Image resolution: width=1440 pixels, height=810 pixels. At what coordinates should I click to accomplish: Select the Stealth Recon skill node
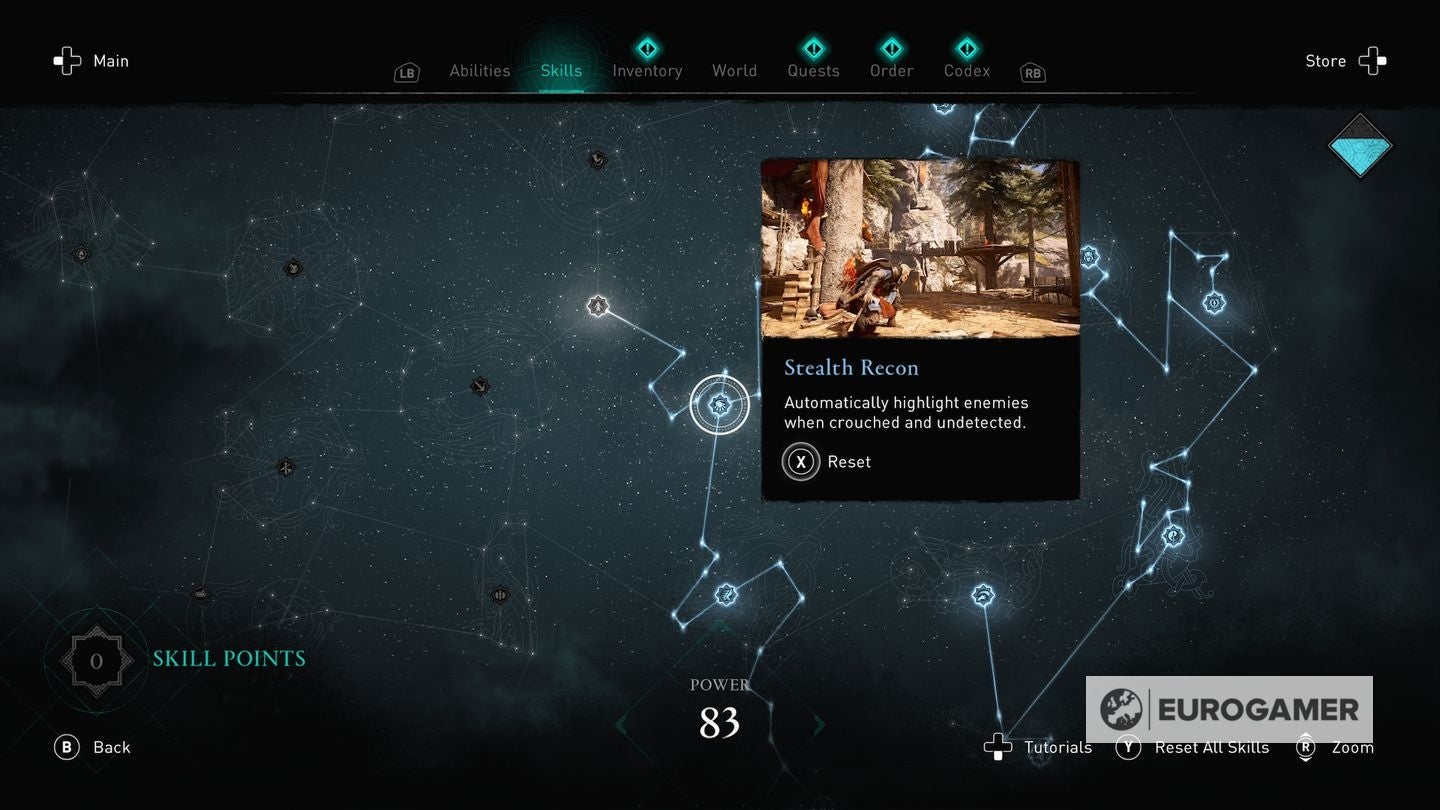(x=719, y=405)
